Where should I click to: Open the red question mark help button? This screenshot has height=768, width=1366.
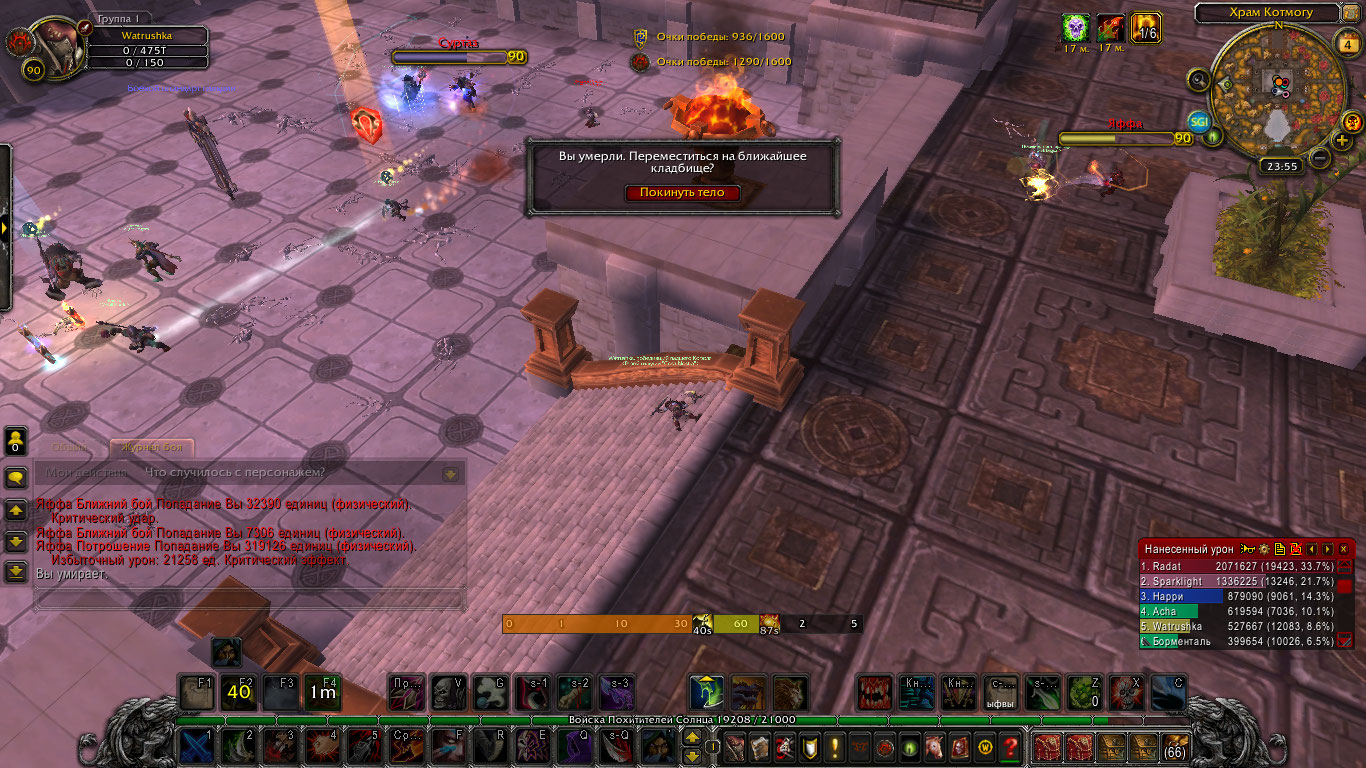pyautogui.click(x=1010, y=747)
